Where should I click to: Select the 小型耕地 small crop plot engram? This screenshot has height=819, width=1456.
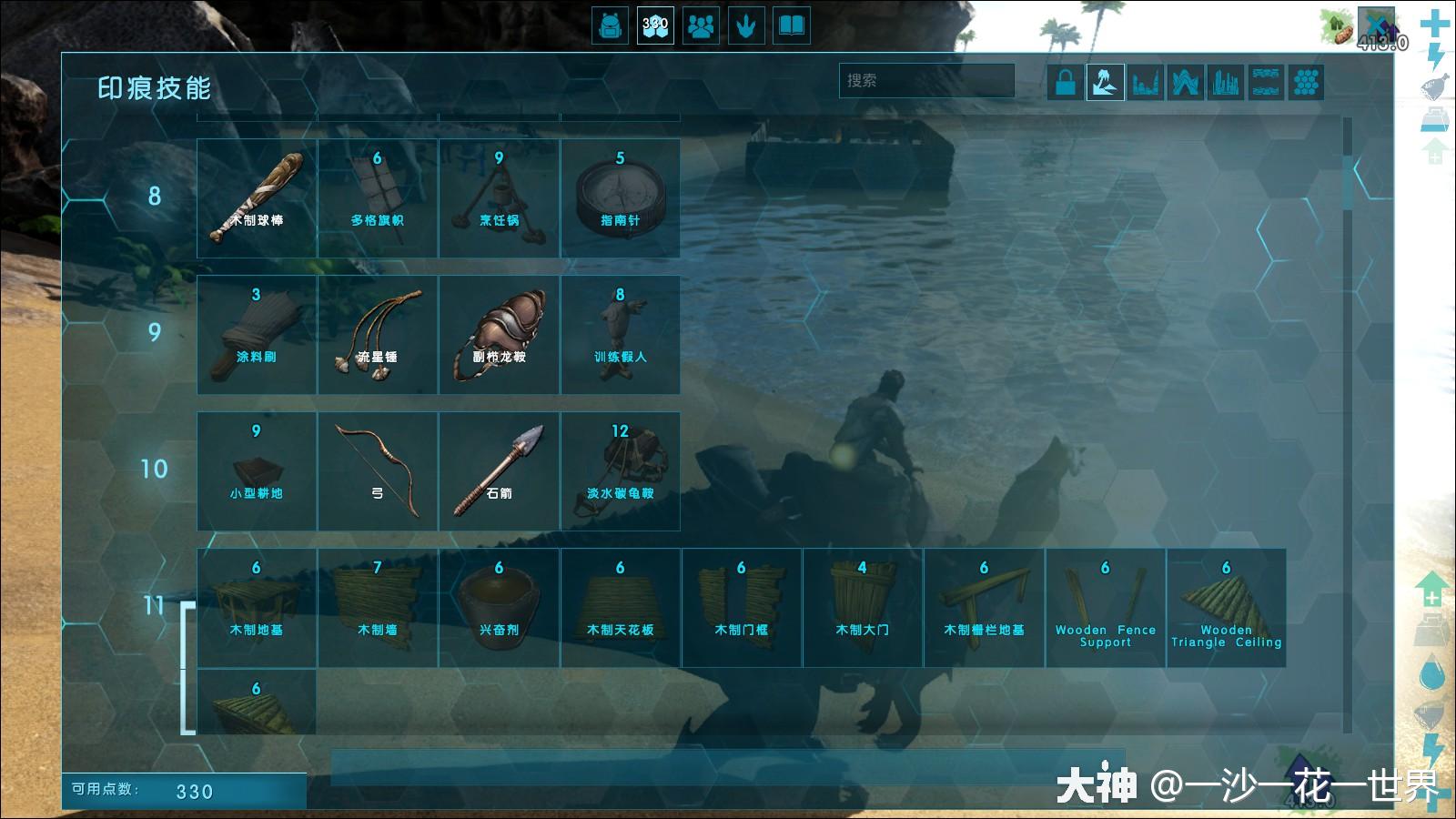pyautogui.click(x=257, y=471)
